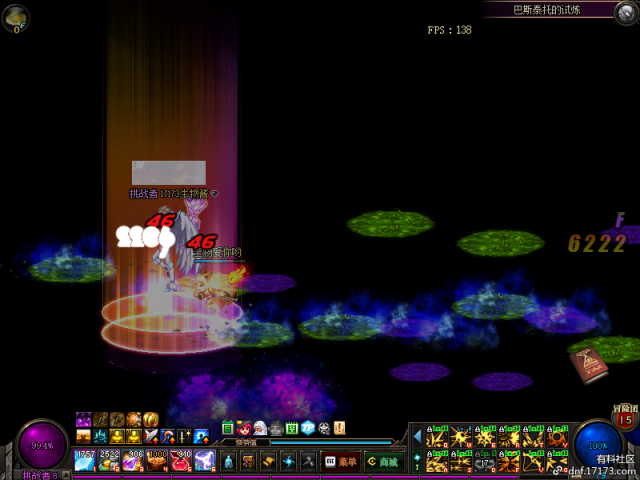
Task: Expand the skill bar with the blue arrow
Action: (416, 436)
